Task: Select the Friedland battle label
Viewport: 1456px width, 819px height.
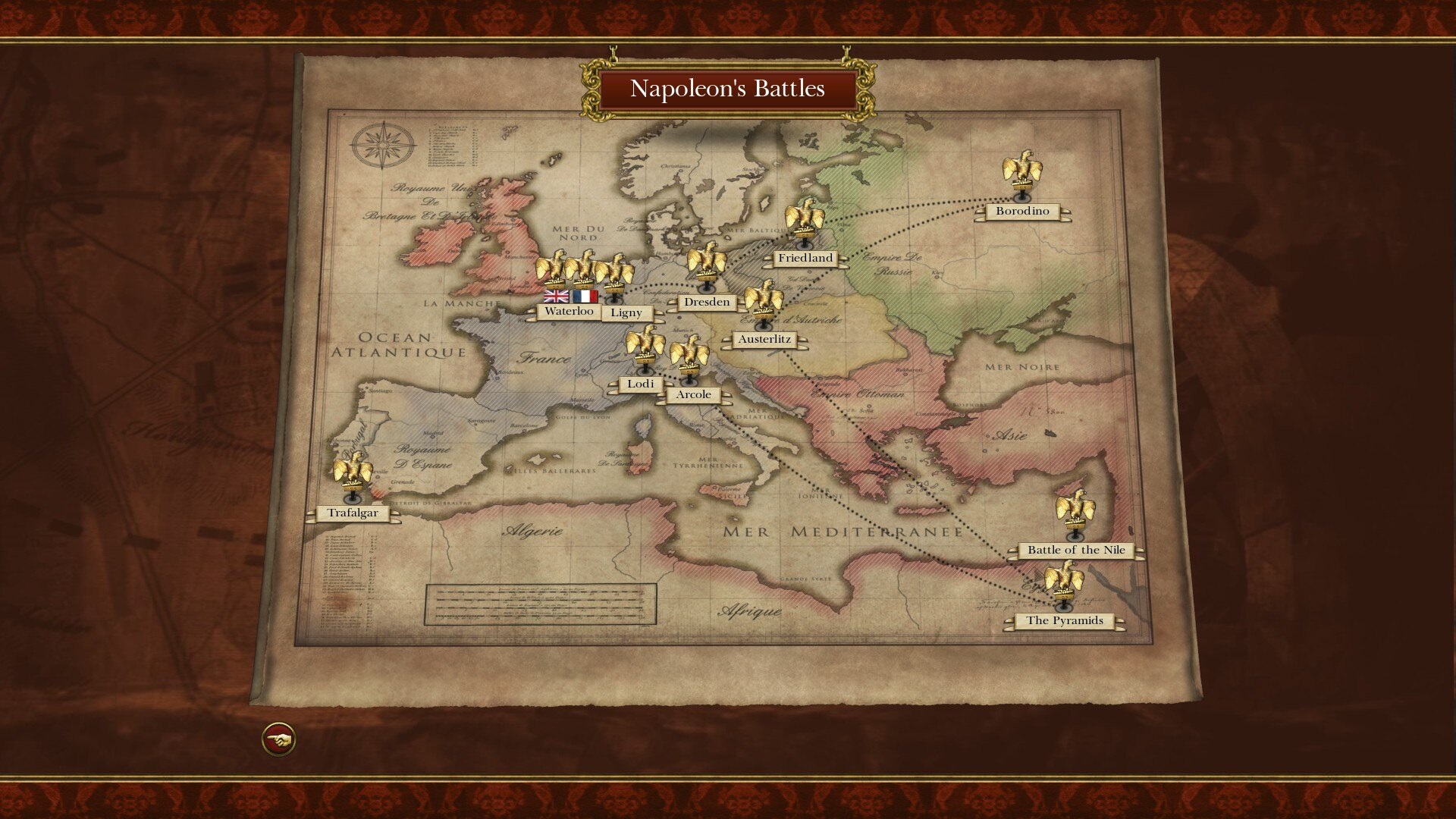Action: click(805, 258)
